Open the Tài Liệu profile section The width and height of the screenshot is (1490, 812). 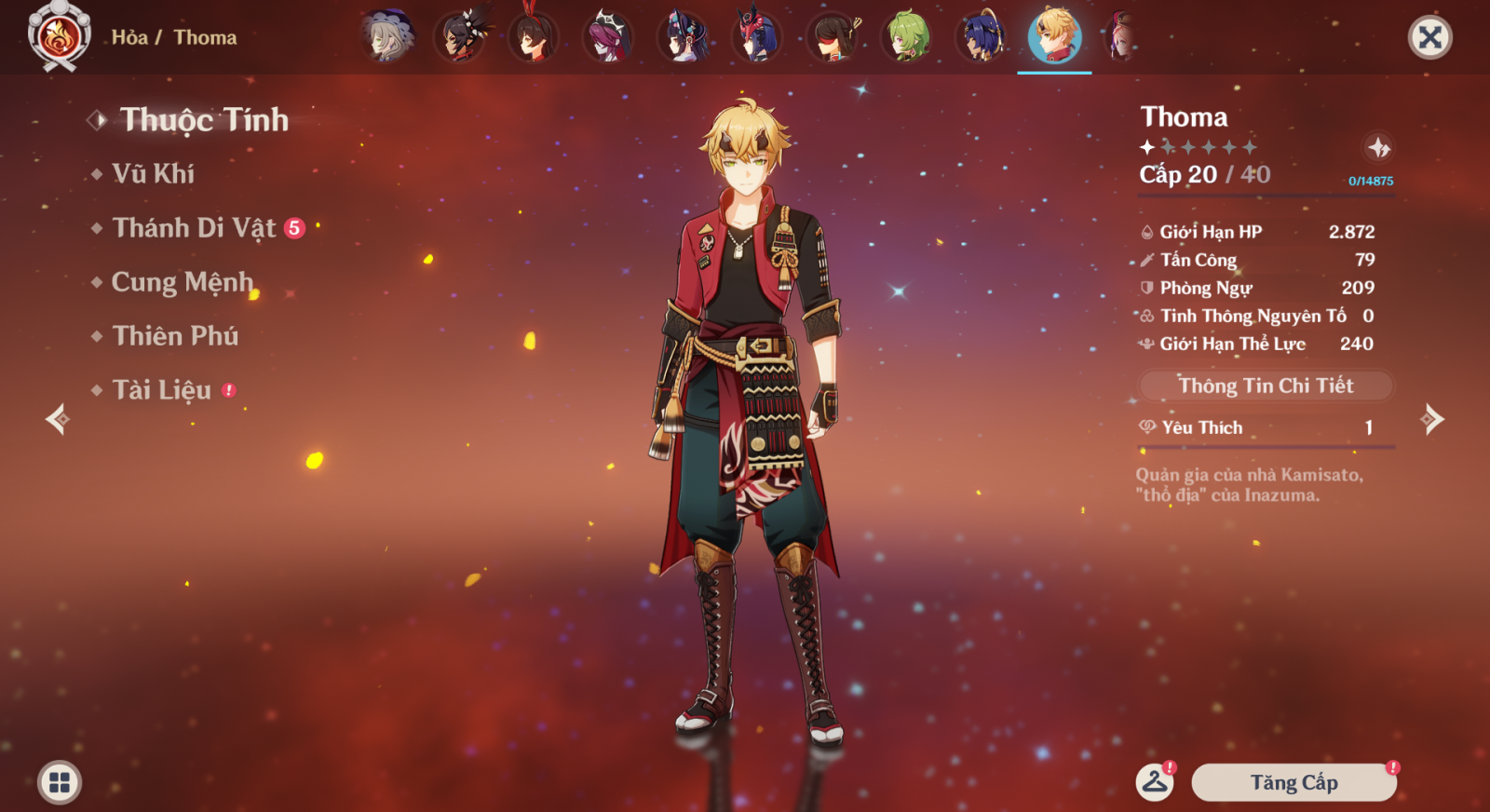pos(161,390)
